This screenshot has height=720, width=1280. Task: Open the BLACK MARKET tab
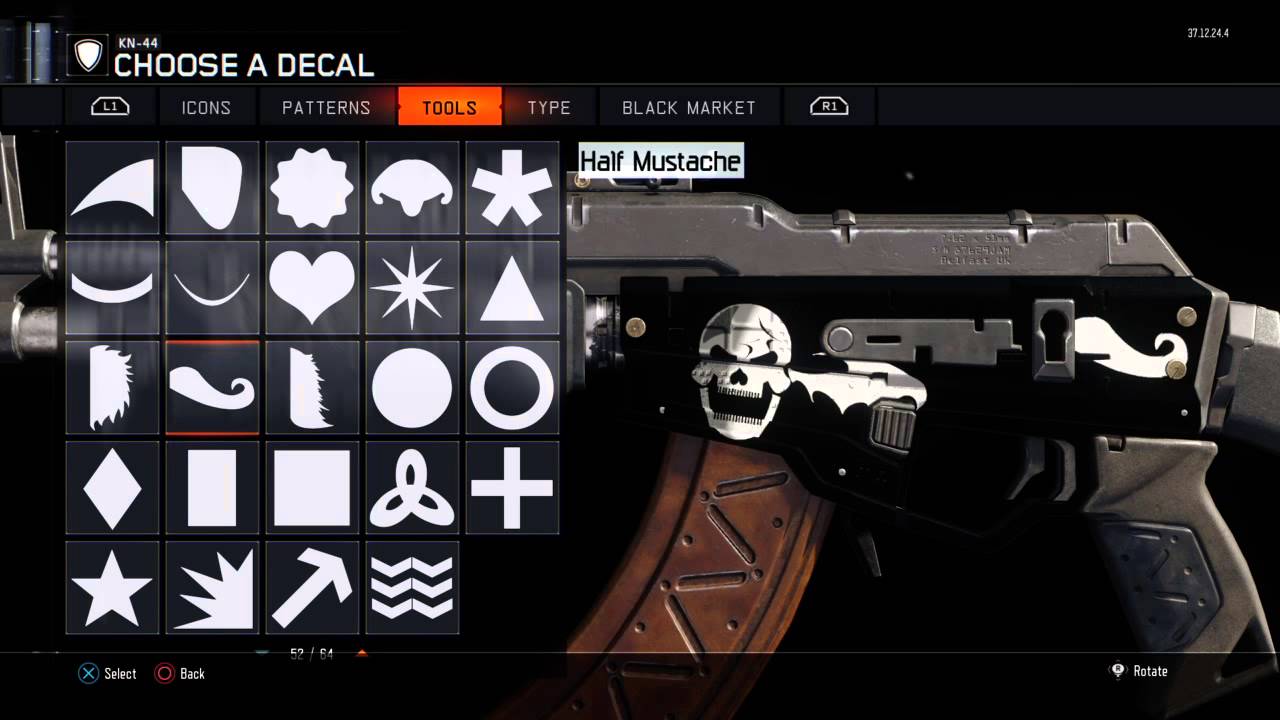[x=688, y=107]
